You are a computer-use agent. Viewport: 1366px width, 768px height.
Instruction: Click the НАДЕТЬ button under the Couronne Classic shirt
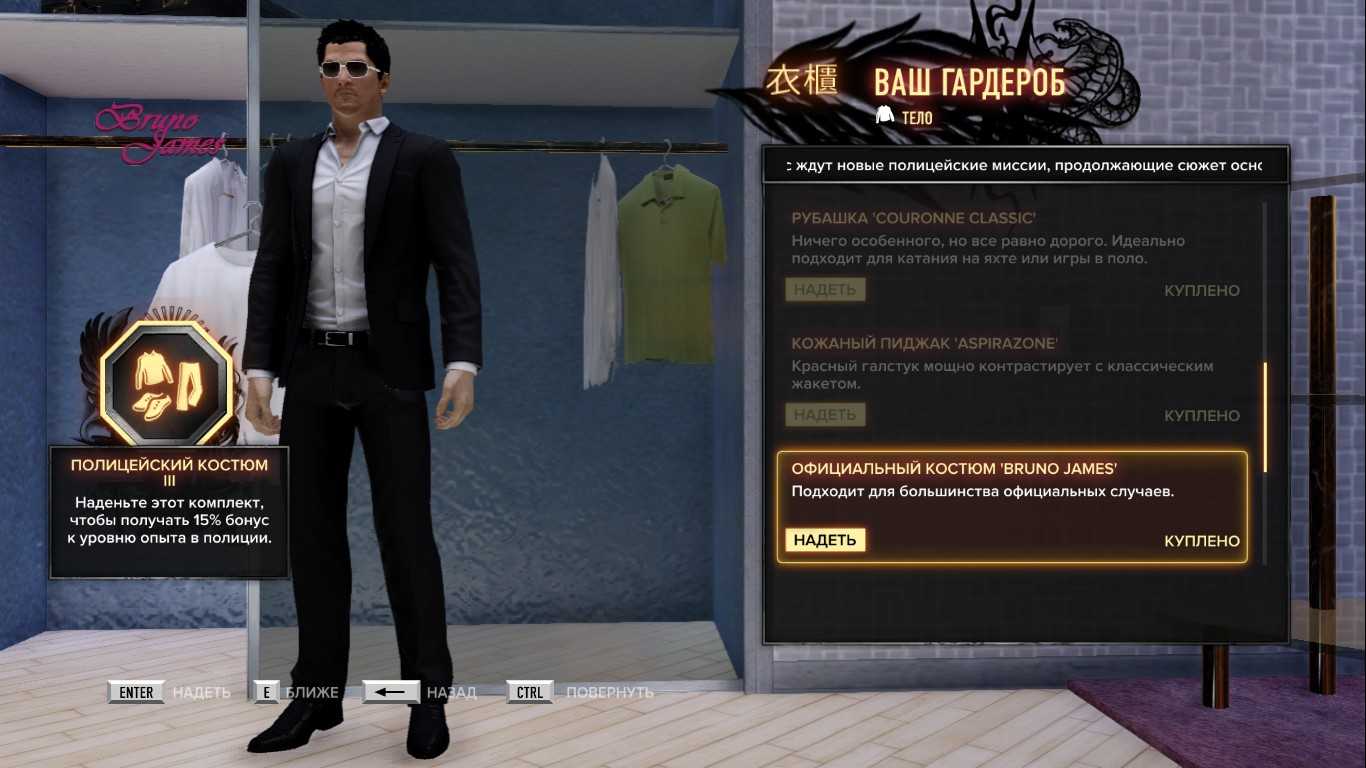tap(825, 290)
